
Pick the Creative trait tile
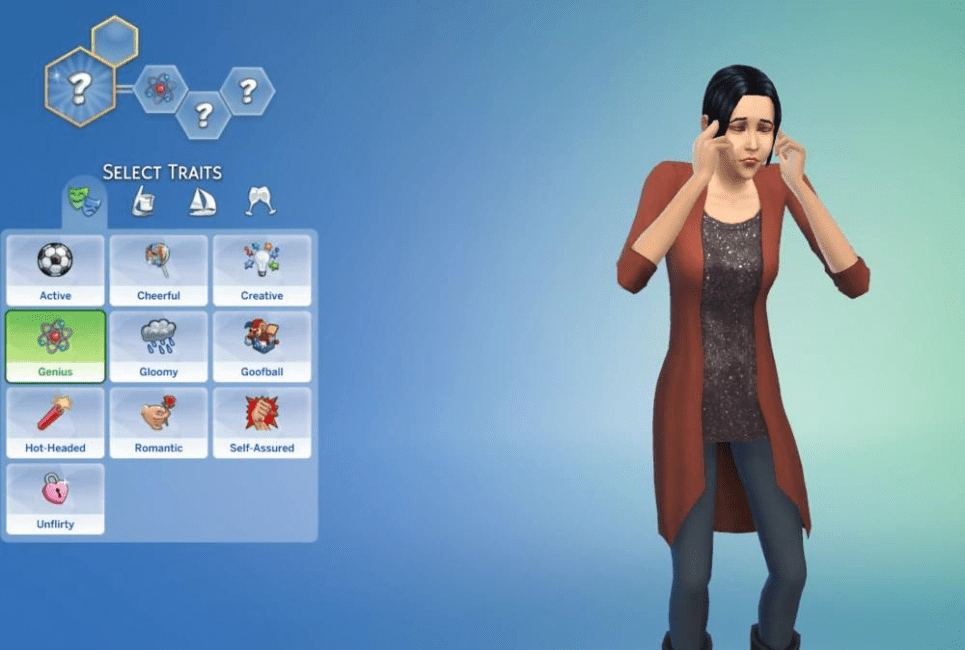tap(262, 270)
